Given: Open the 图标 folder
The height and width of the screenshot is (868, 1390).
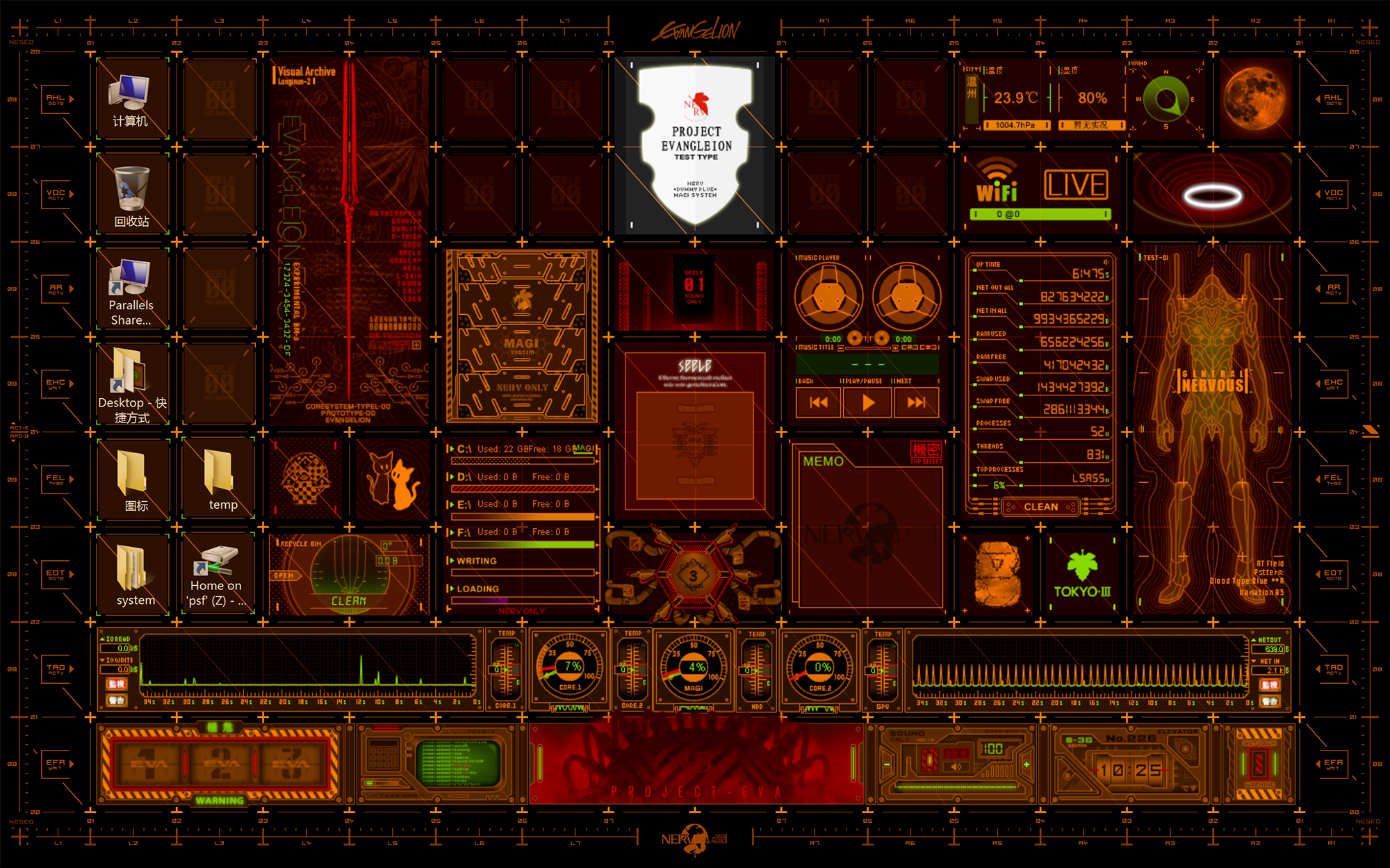Looking at the screenshot, I should (133, 480).
